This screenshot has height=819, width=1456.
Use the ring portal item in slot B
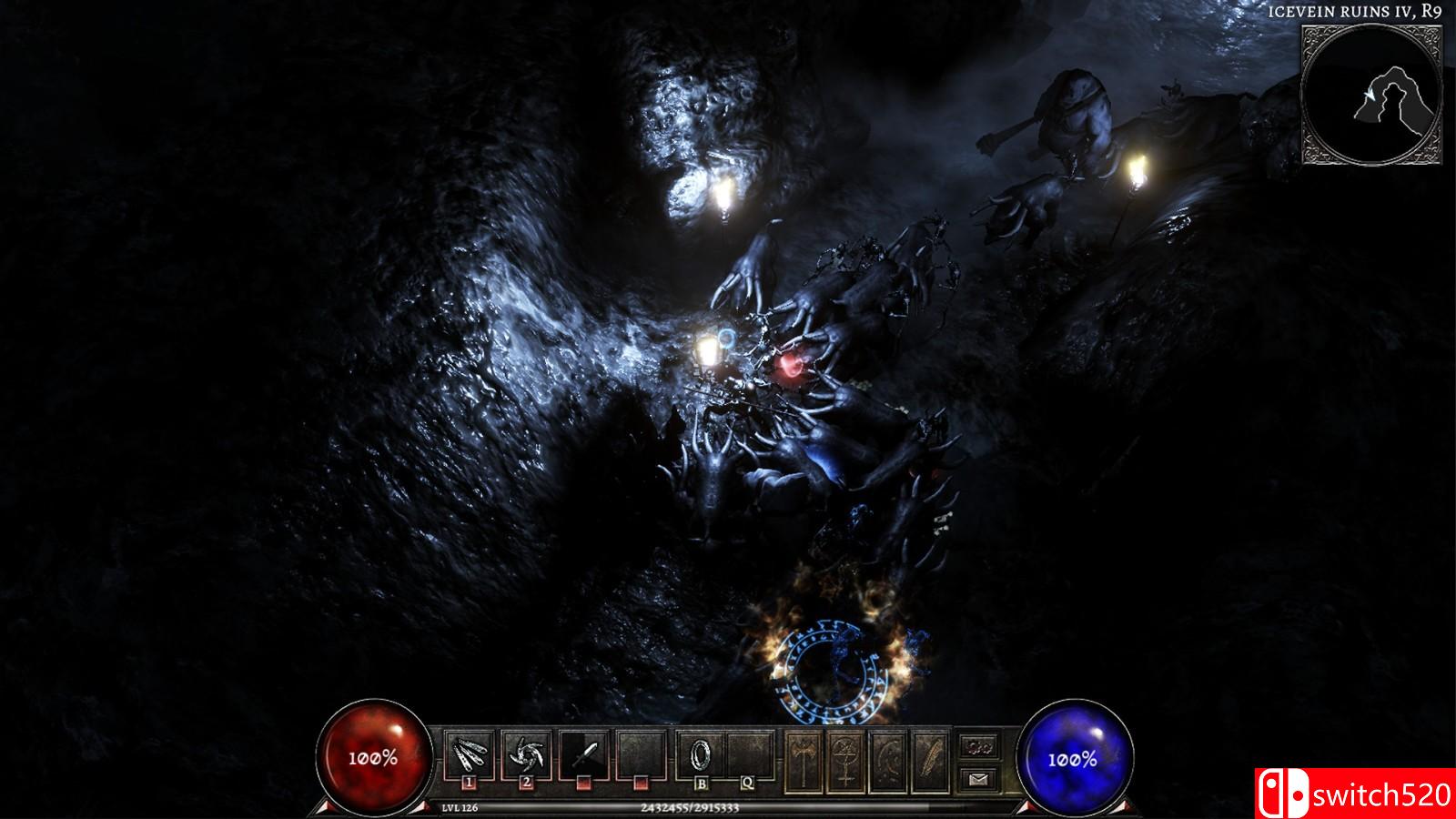click(x=701, y=753)
